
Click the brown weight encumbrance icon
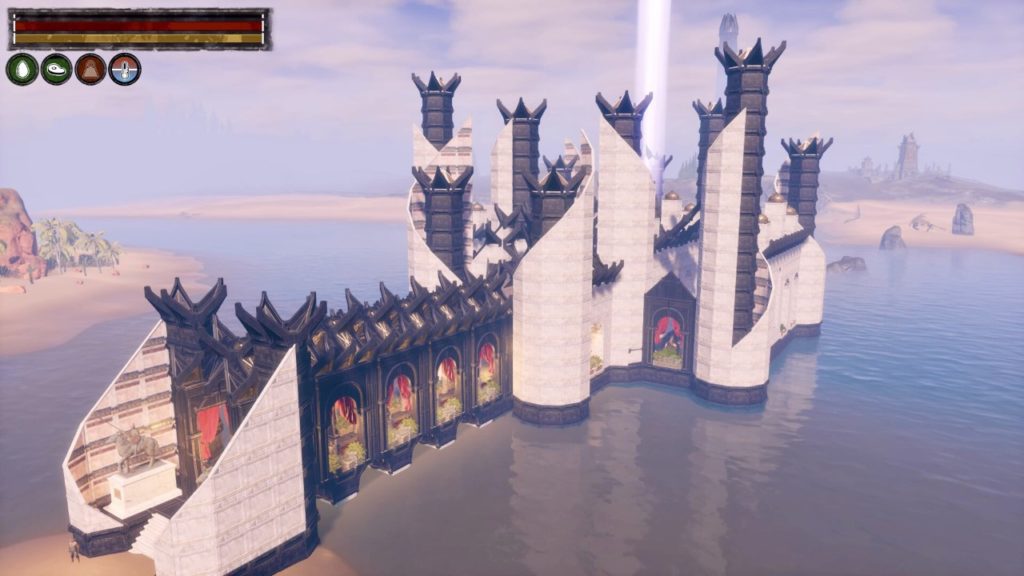90,69
